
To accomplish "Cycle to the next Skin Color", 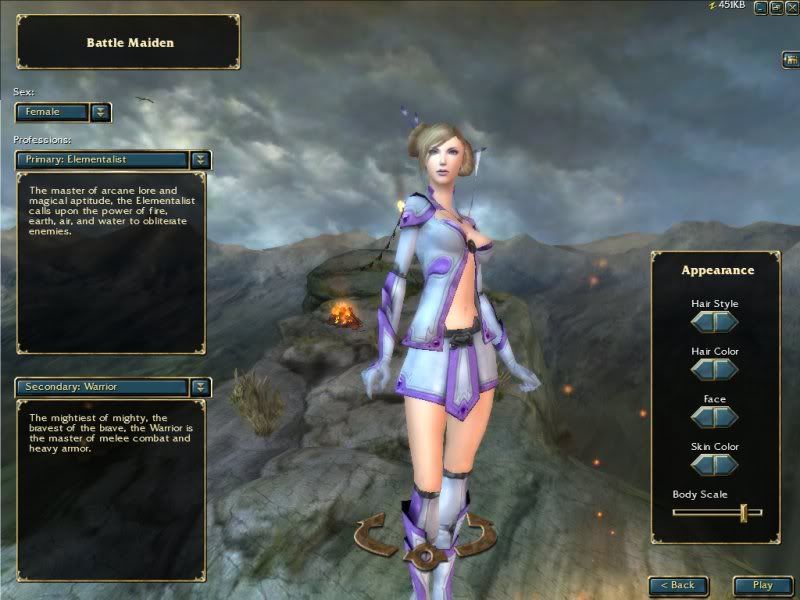I will [x=727, y=464].
